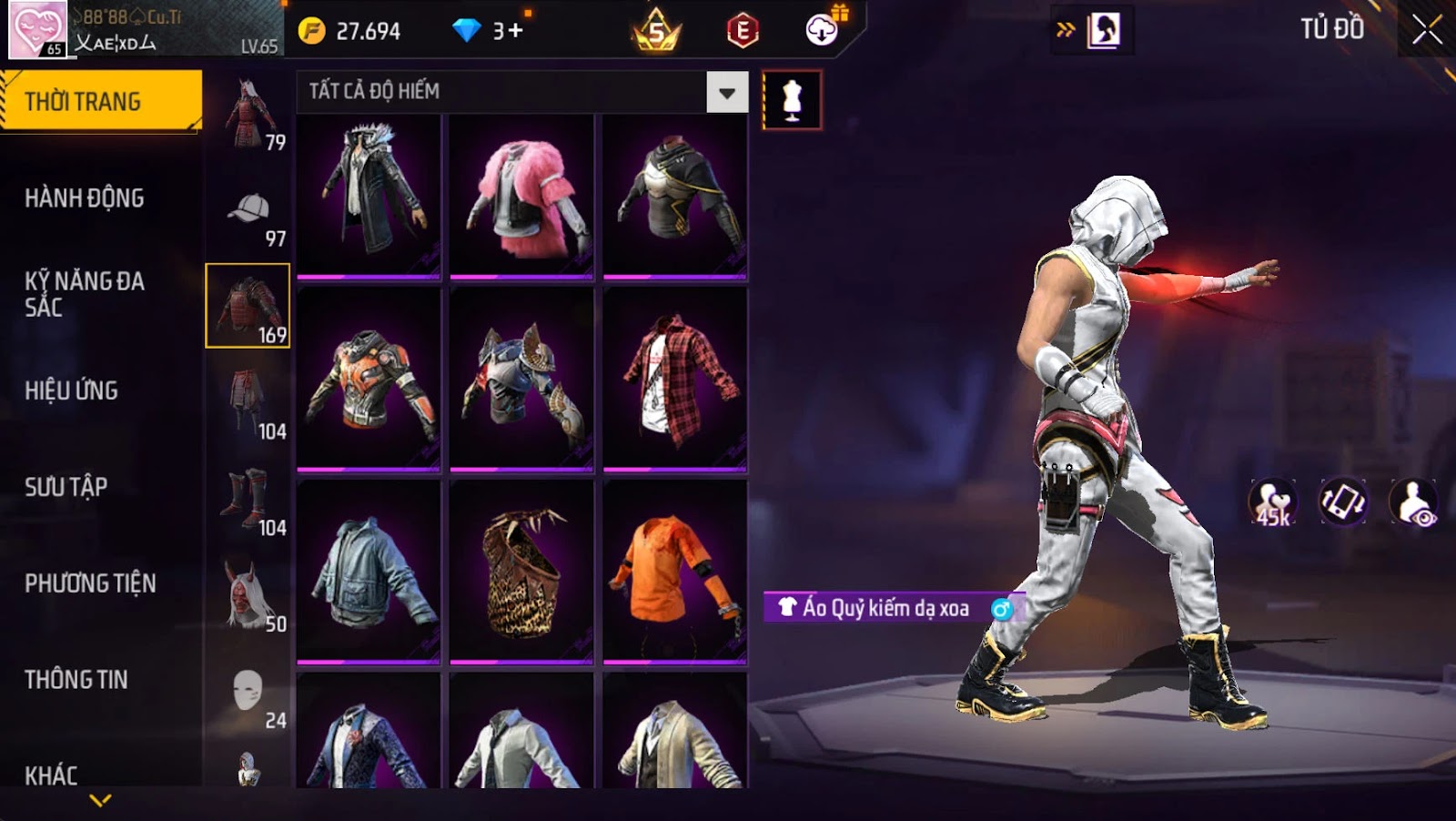Screen dimensions: 1456x821
Task: Choose the leopard print vest
Action: [x=521, y=572]
